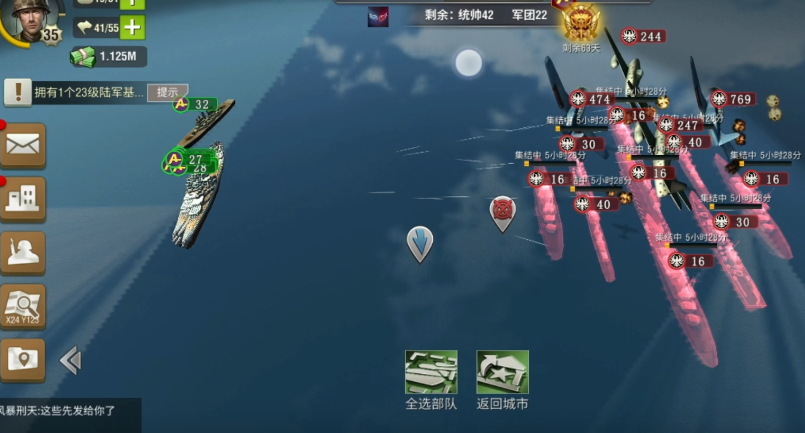Collapse the left sidebar with double arrow

click(x=70, y=360)
